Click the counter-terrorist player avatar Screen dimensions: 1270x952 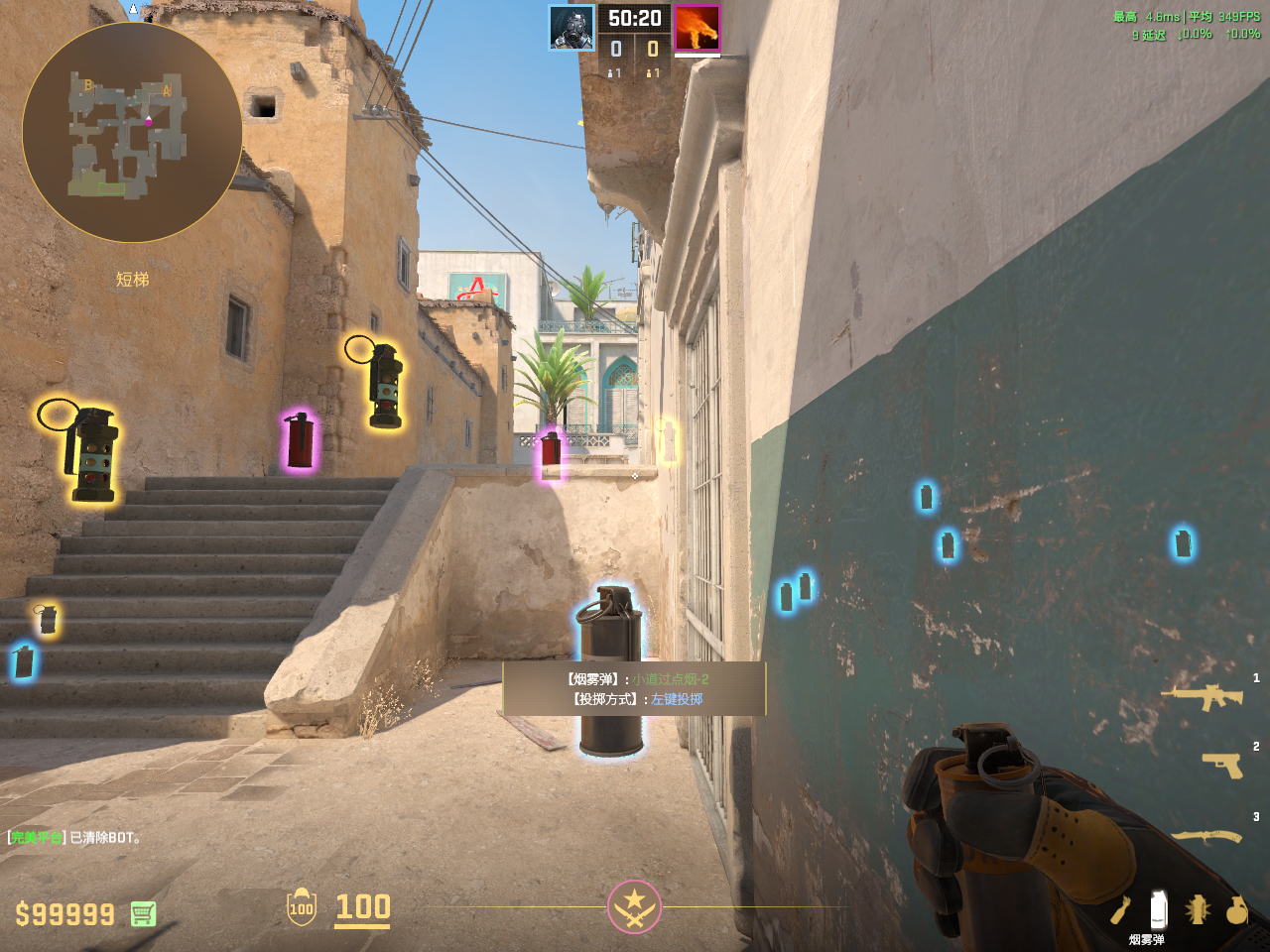coord(572,28)
